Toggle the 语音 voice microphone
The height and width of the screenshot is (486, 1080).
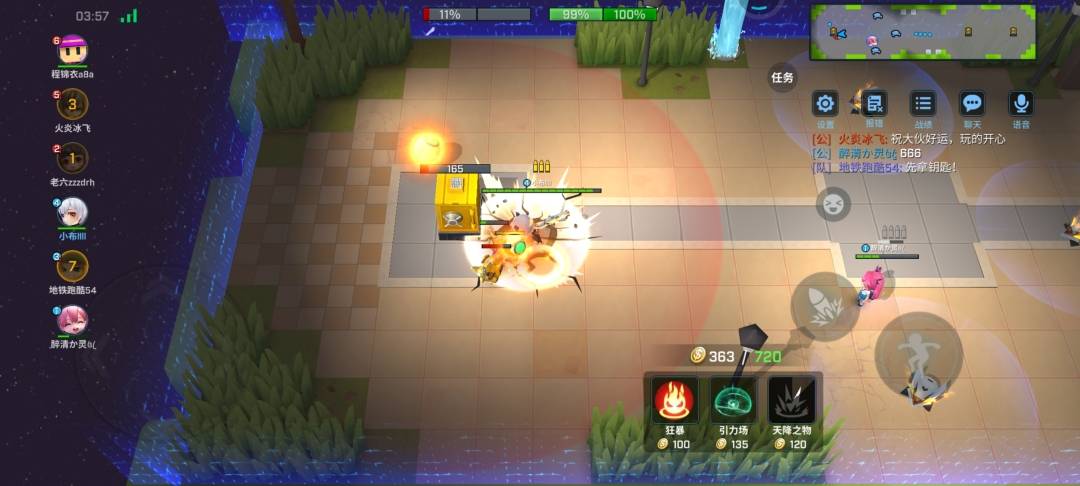pos(1021,103)
